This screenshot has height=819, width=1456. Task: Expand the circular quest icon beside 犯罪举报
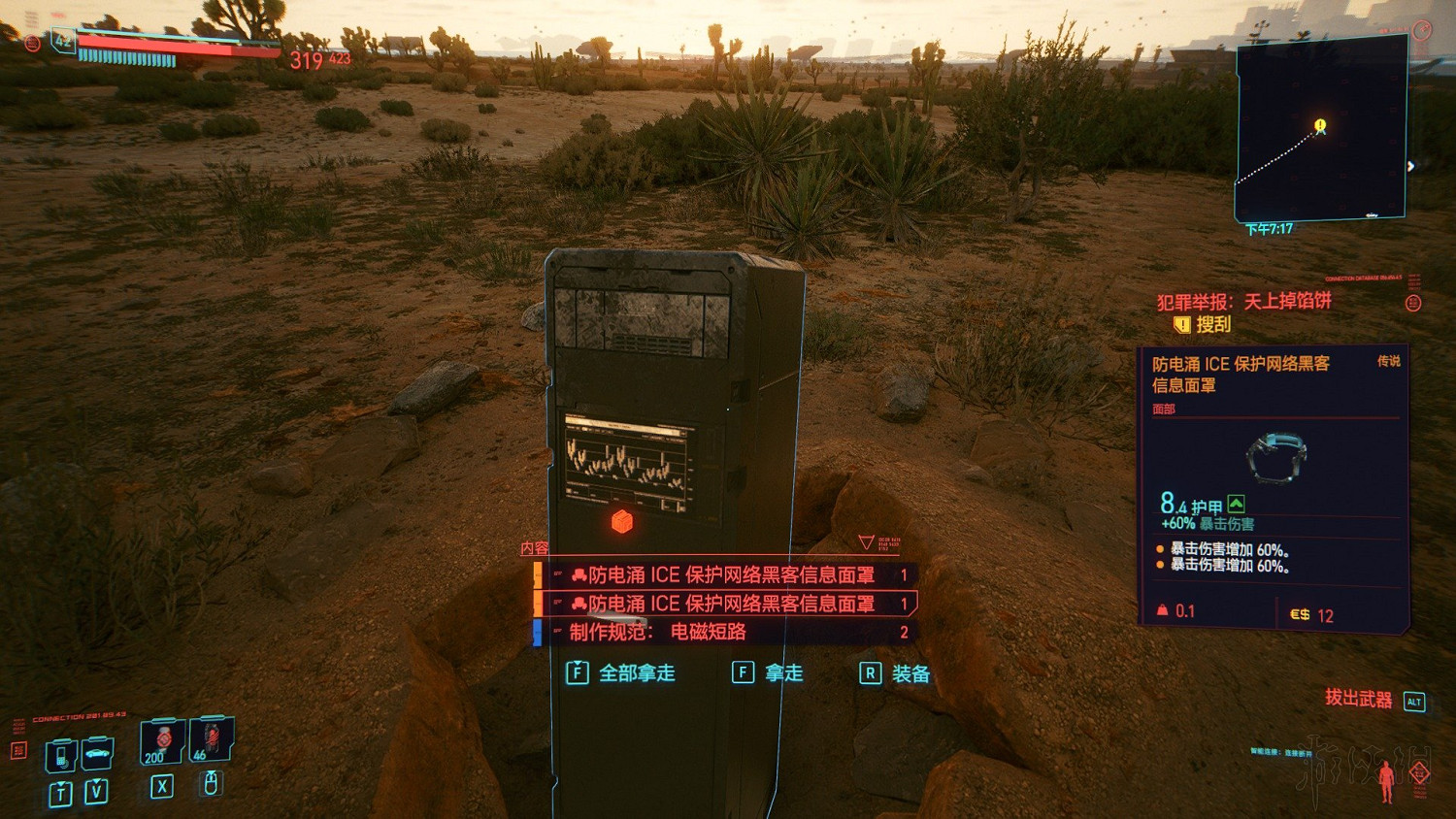(1411, 301)
